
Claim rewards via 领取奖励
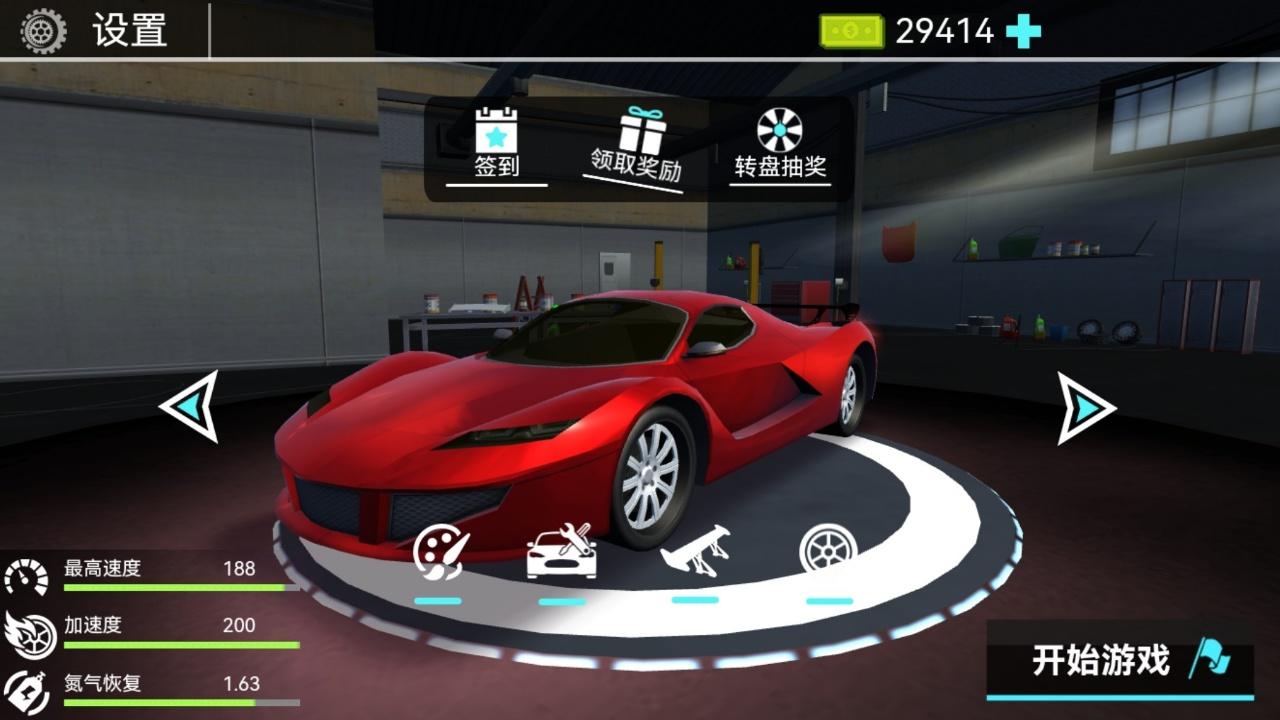(636, 146)
